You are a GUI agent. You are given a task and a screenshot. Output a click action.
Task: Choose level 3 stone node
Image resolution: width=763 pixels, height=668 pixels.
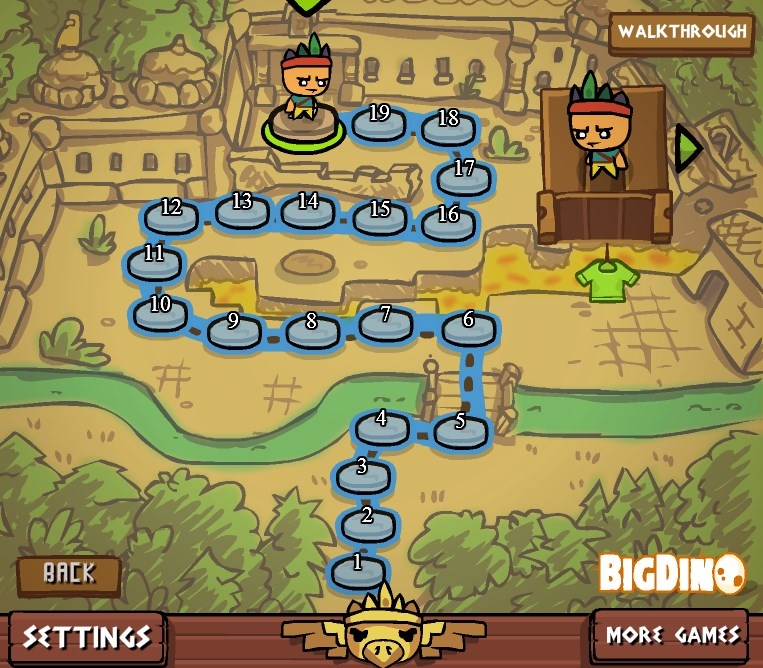click(362, 473)
